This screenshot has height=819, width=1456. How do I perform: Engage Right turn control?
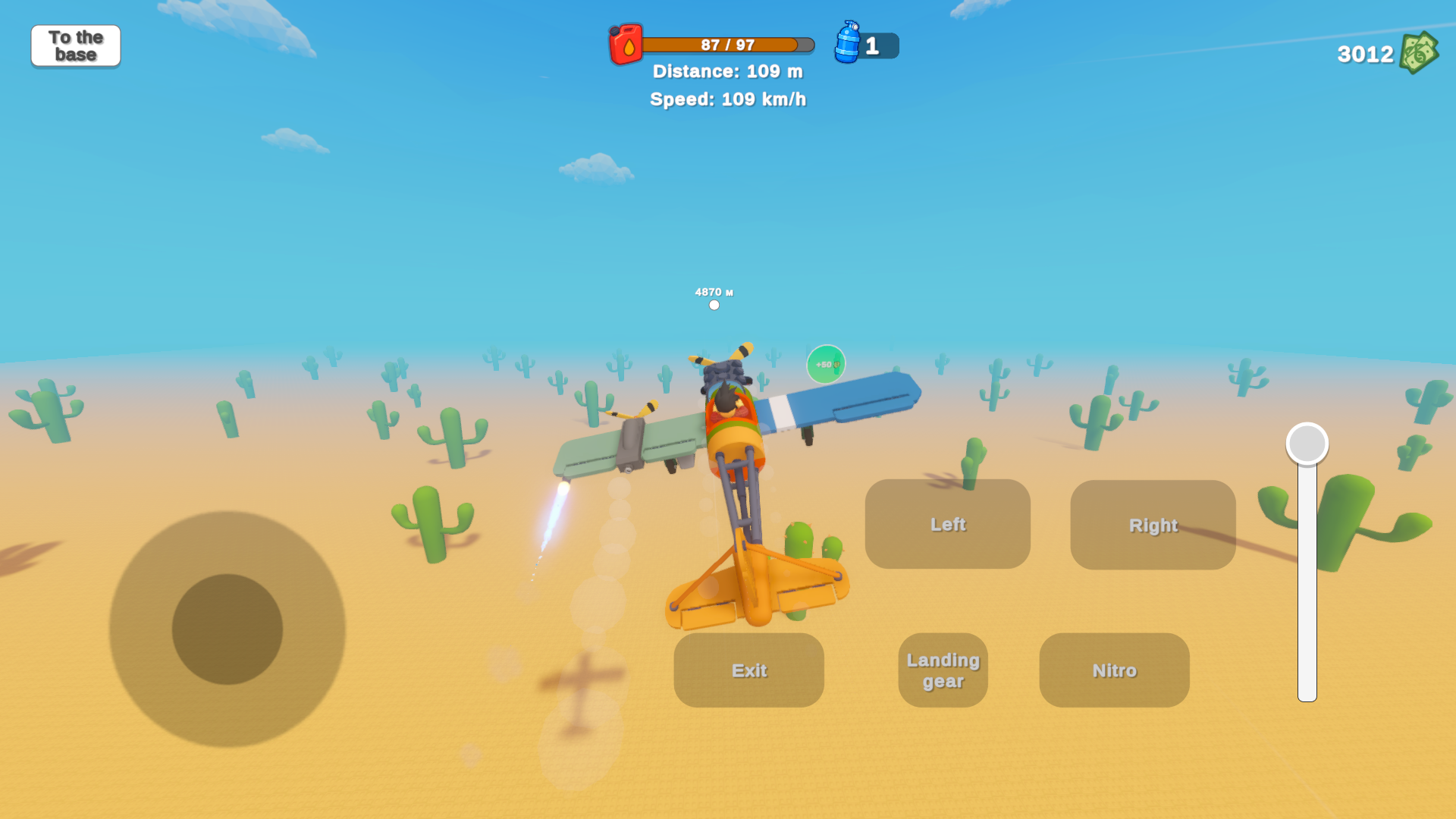tap(1153, 524)
